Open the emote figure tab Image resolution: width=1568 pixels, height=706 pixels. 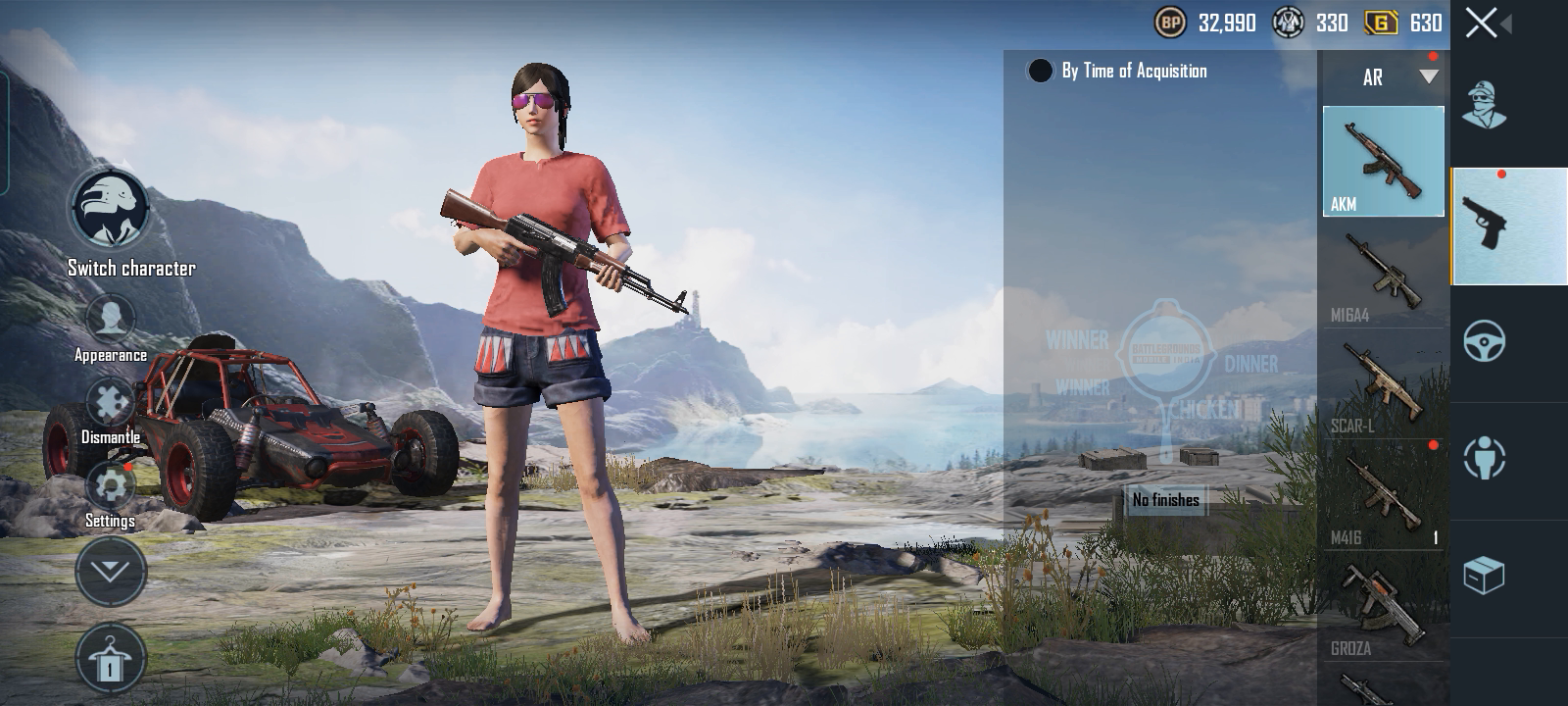click(x=1485, y=458)
